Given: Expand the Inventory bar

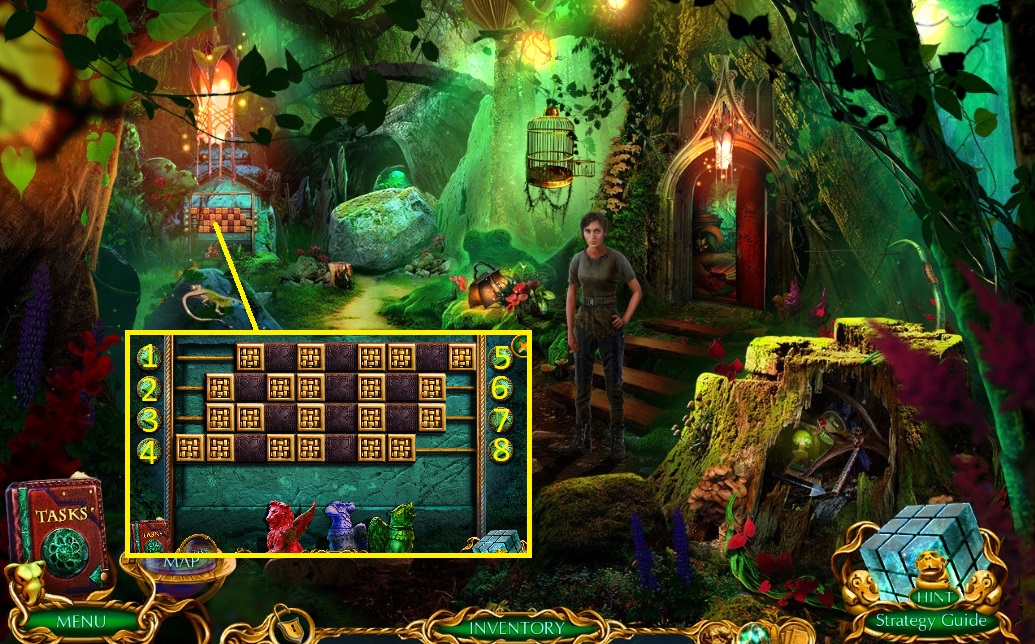Looking at the screenshot, I should (517, 628).
